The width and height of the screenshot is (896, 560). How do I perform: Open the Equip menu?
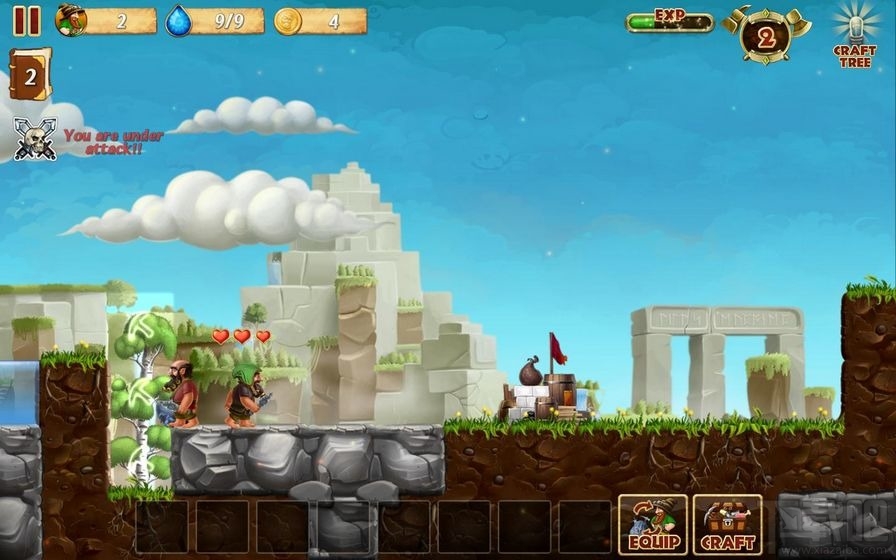click(653, 524)
